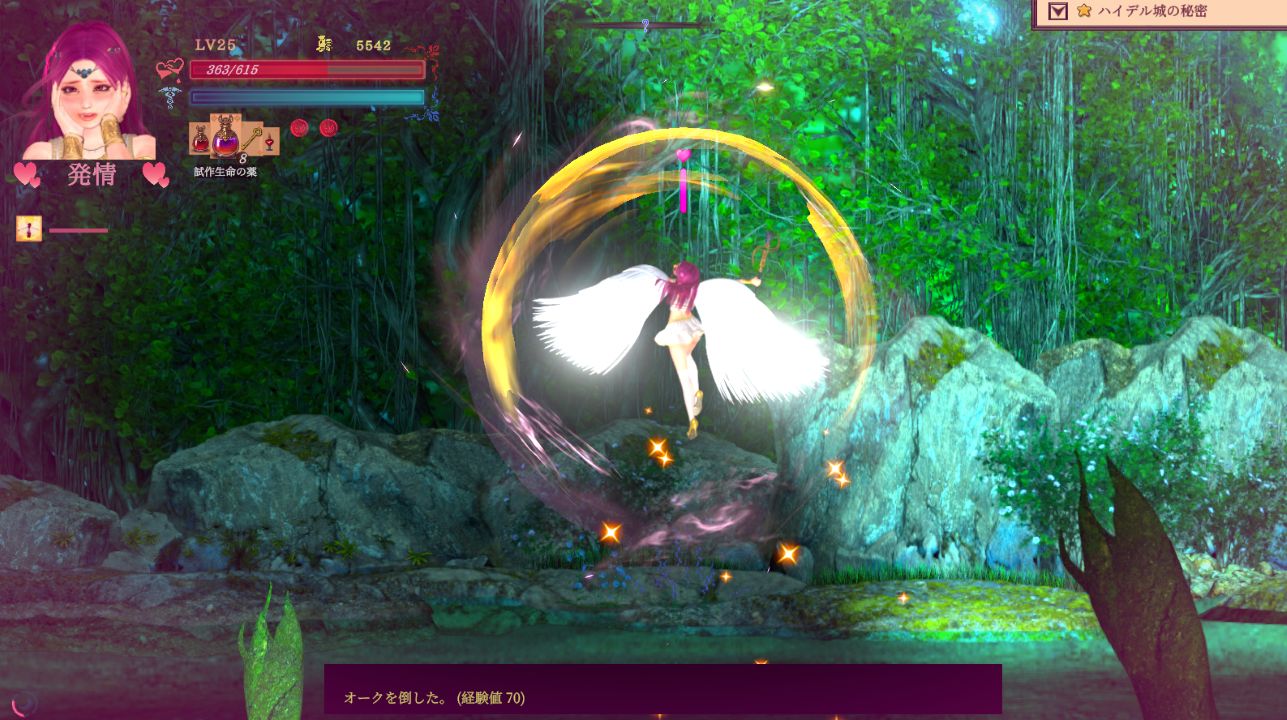This screenshot has height=720, width=1287.
Task: Collapse the ハイデル城の秘密 quest entry
Action: click(x=1059, y=12)
